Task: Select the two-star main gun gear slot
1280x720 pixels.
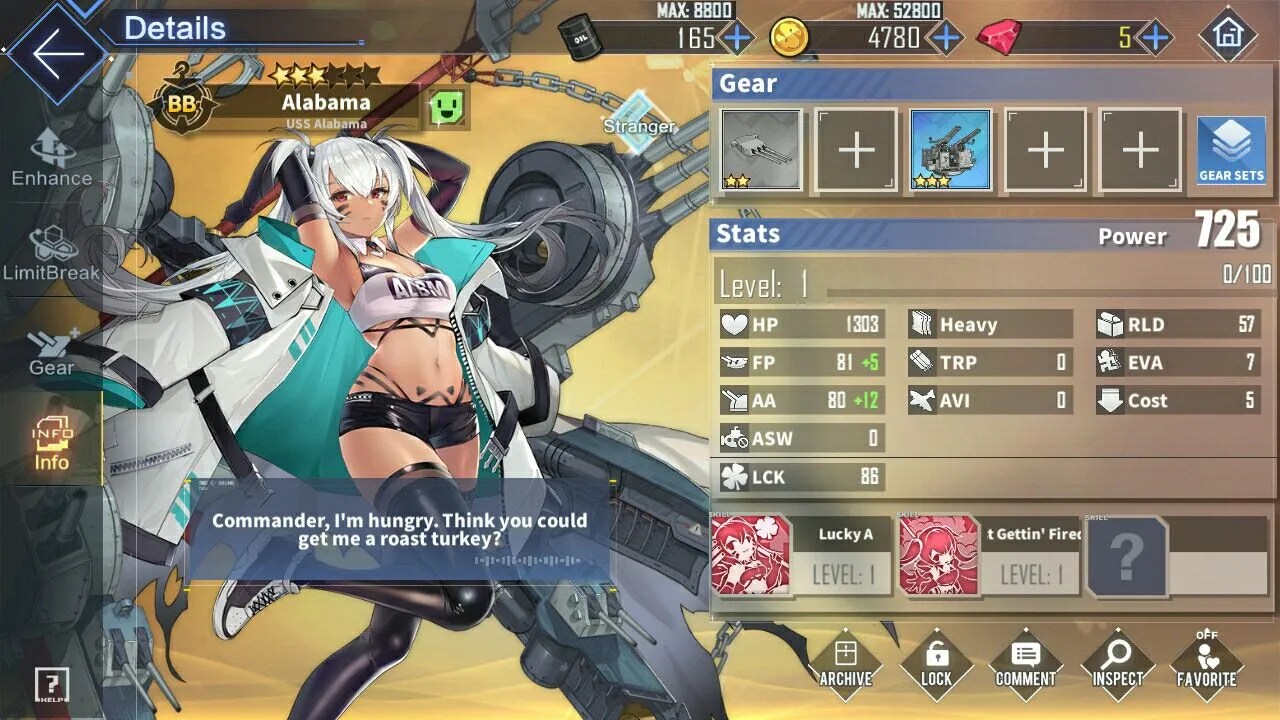Action: pyautogui.click(x=761, y=150)
